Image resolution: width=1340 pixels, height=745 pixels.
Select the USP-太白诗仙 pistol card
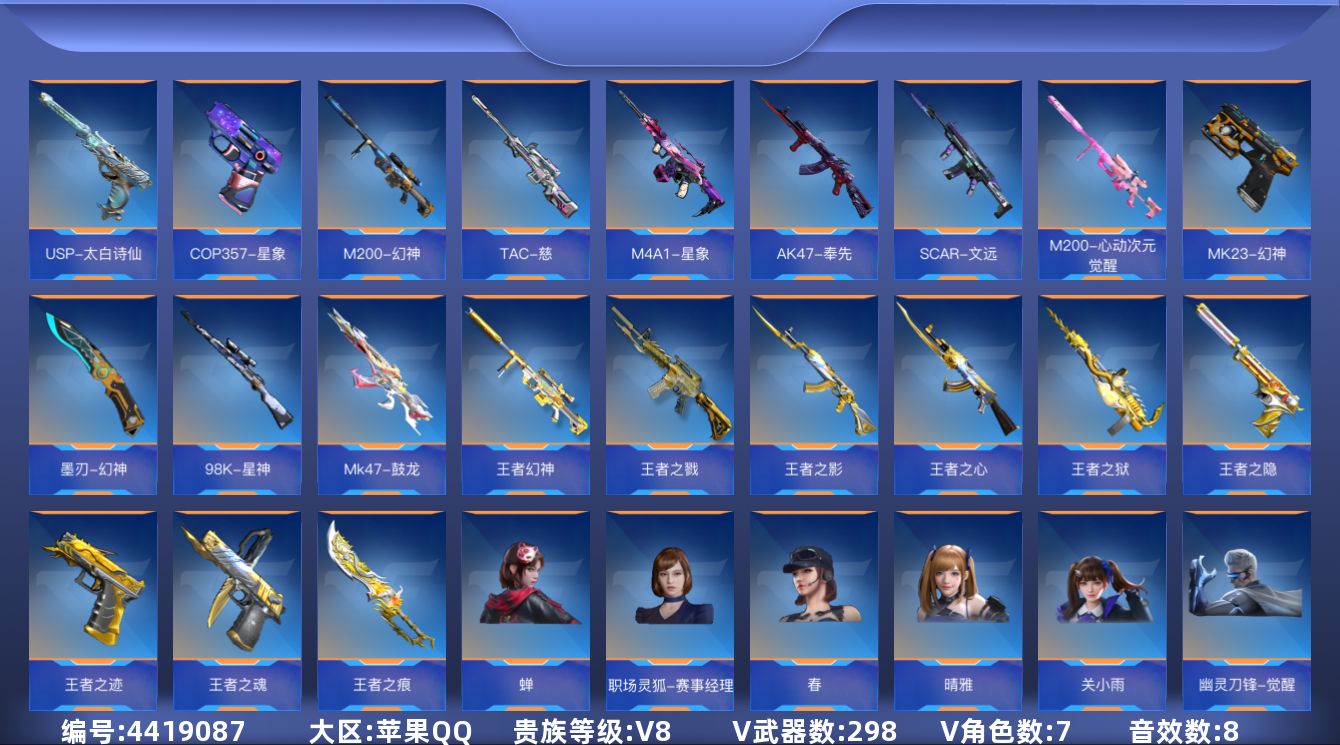[x=93, y=178]
